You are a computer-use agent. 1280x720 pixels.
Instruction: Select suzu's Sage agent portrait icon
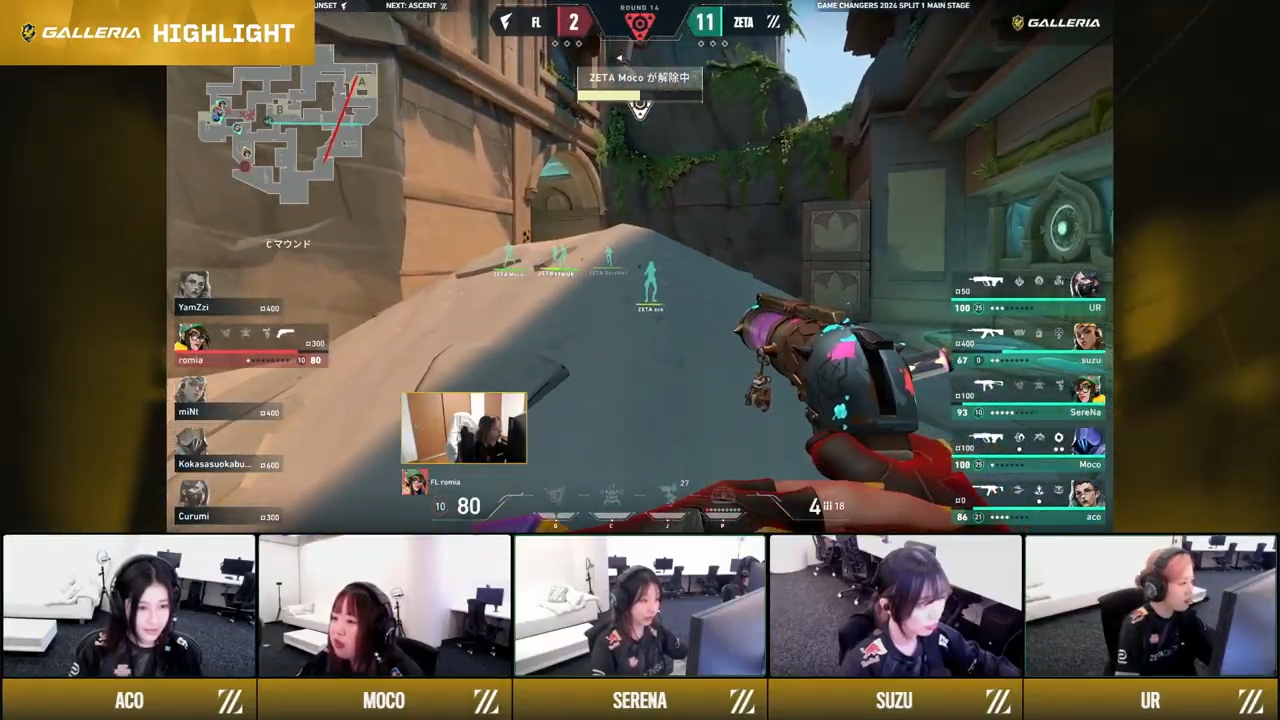point(1087,337)
